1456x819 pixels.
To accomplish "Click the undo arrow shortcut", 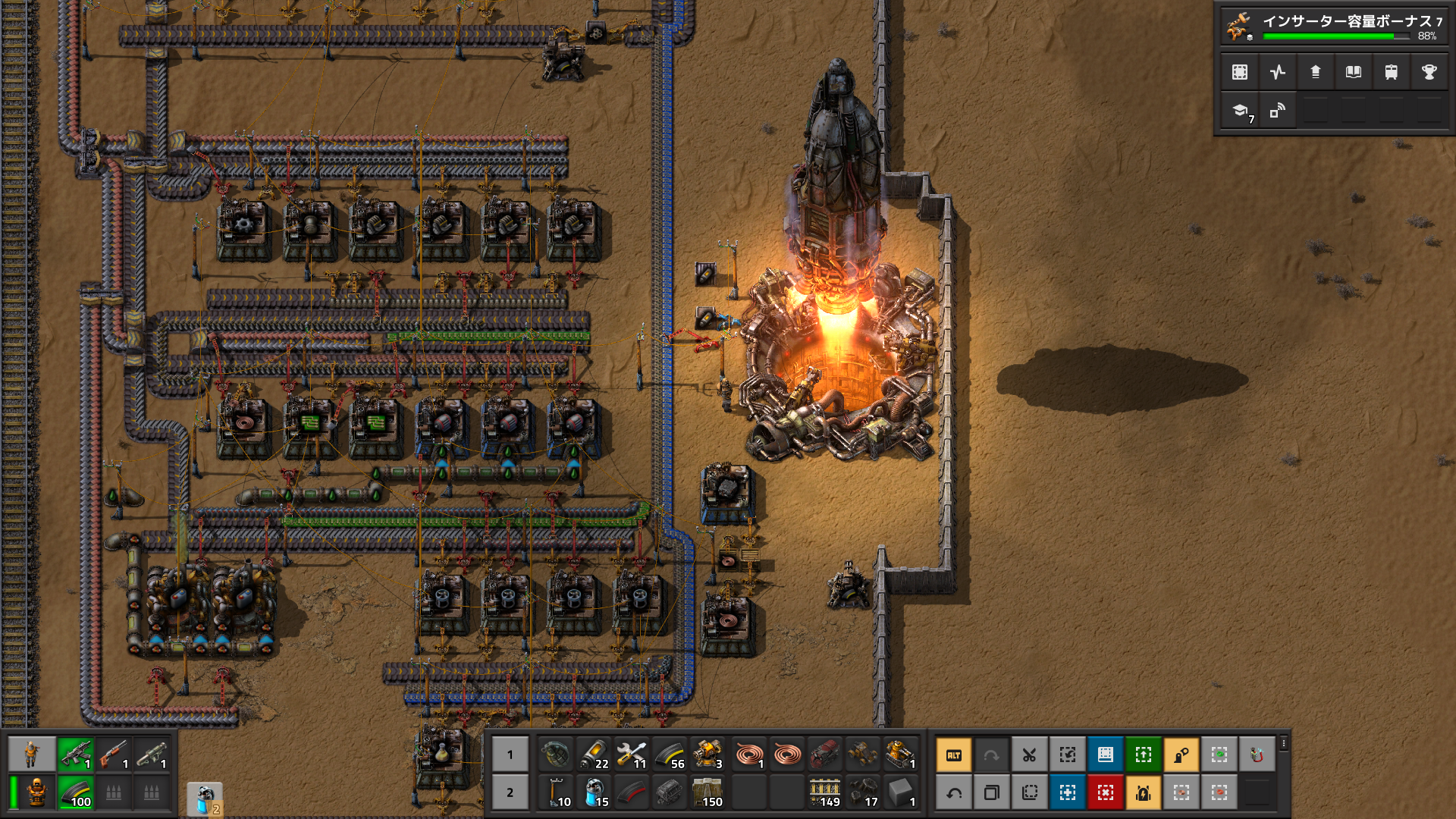I will (x=954, y=792).
